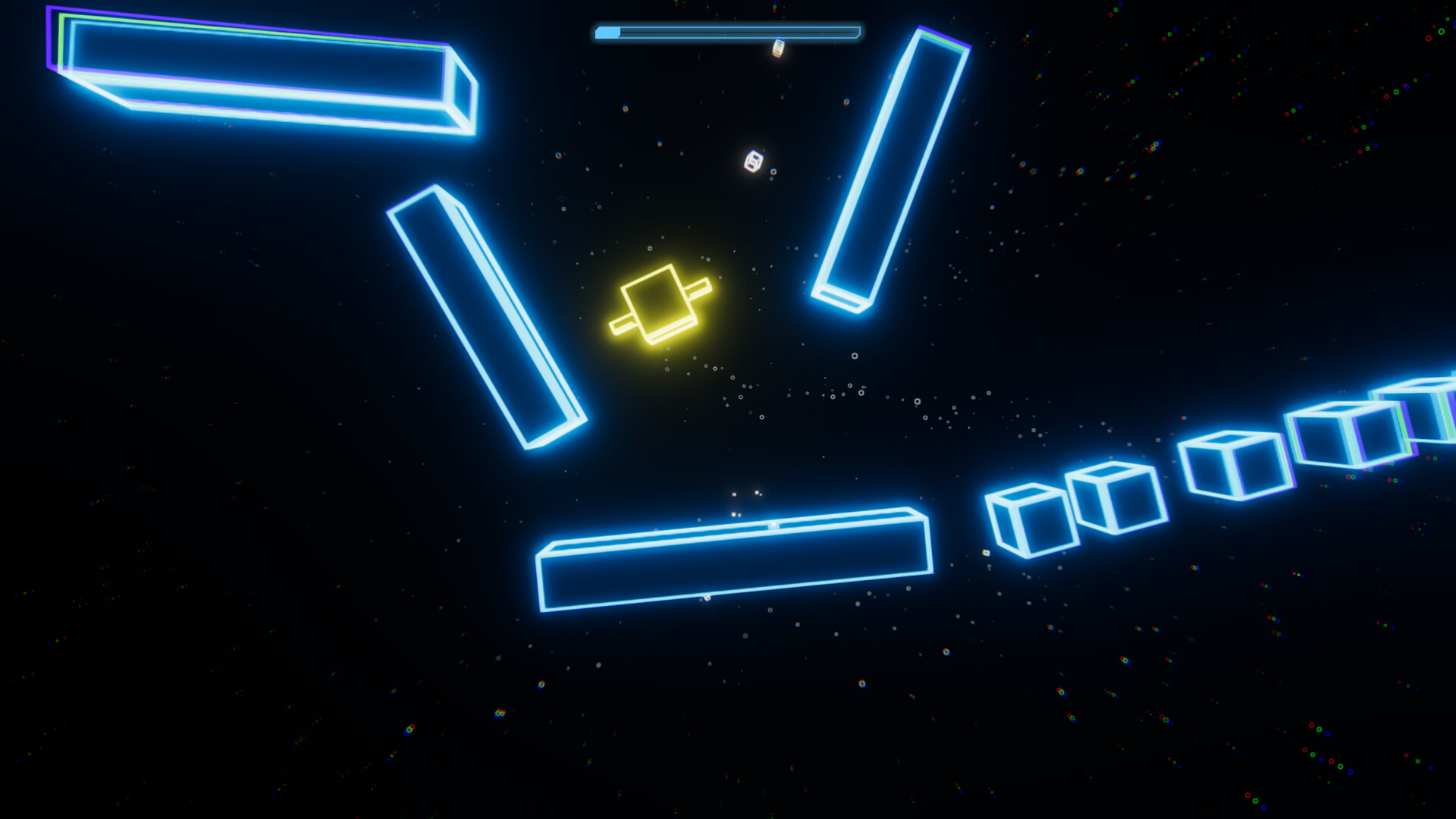Viewport: 1456px width, 819px height.
Task: Select the small striped collectible below the progress bar
Action: pyautogui.click(x=778, y=49)
